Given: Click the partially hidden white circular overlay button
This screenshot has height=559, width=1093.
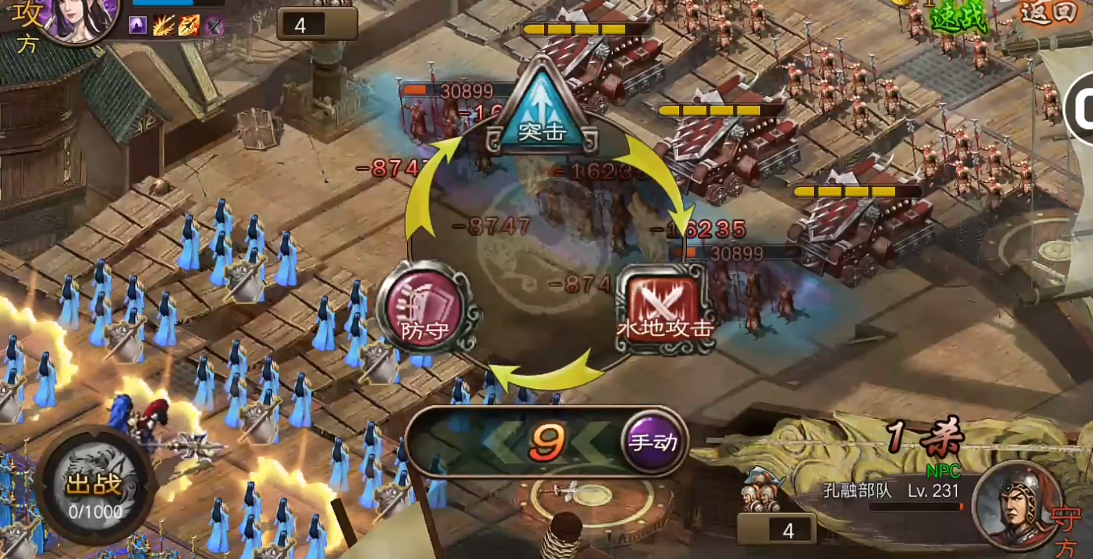Looking at the screenshot, I should (1080, 110).
